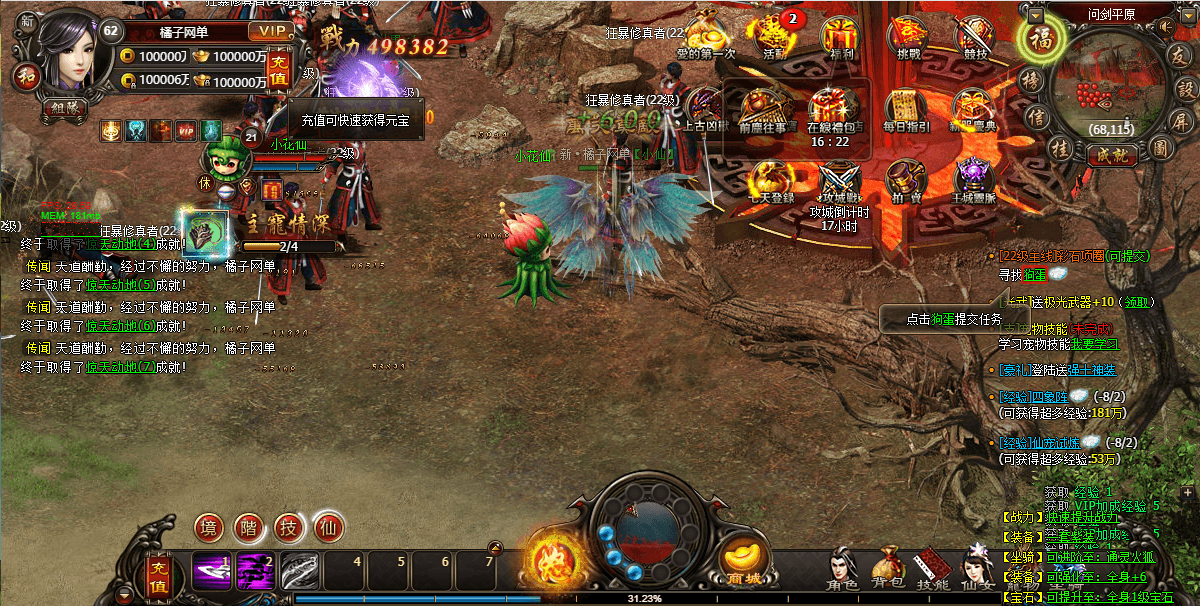Open the VIP panel
Viewport: 1200px width, 606px height.
point(269,32)
